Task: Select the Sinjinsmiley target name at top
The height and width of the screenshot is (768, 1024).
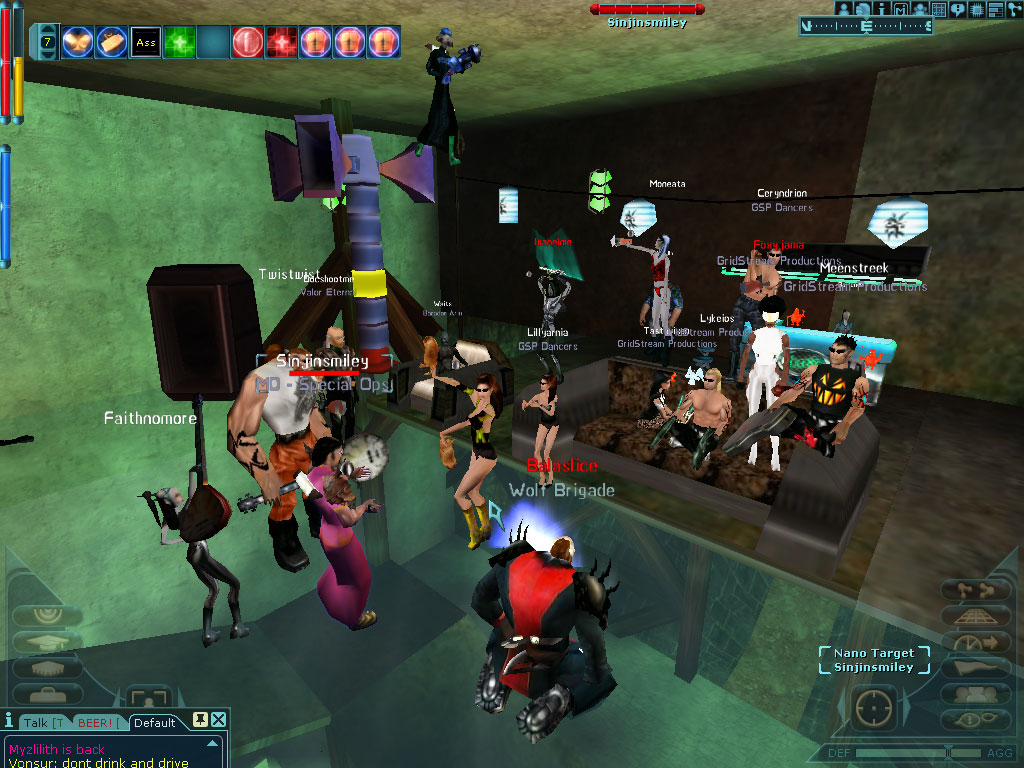Action: click(x=647, y=22)
